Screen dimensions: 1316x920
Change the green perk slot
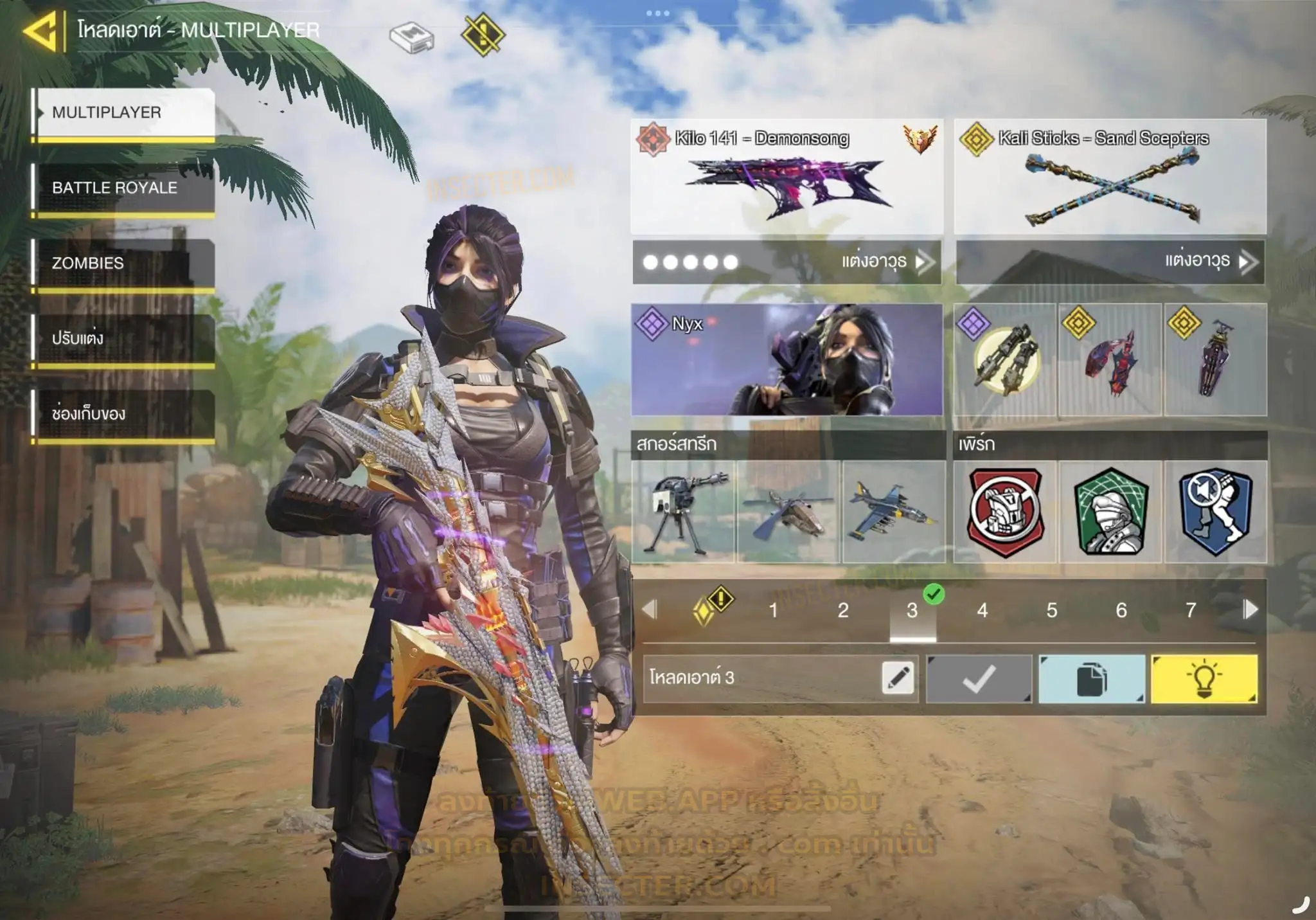1110,512
